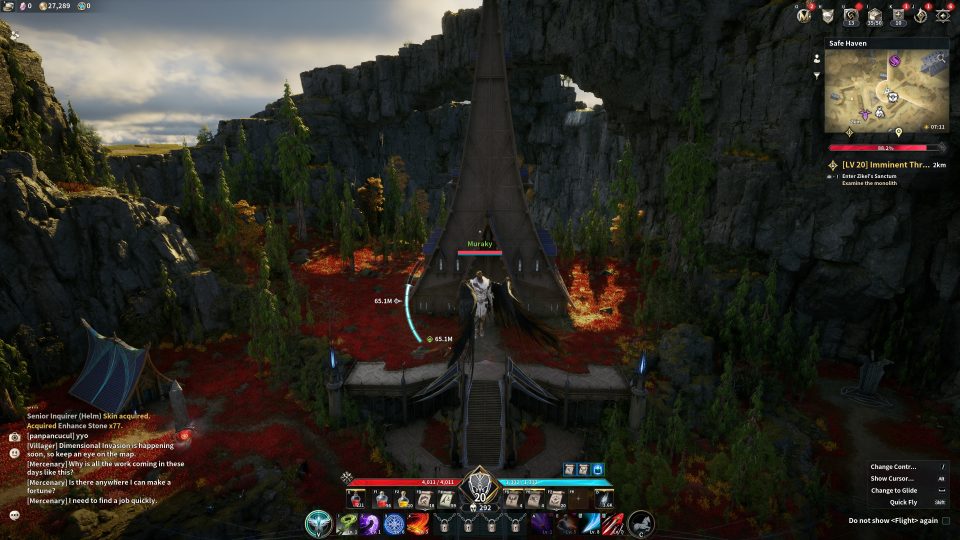Open the gold M menu icon

pyautogui.click(x=802, y=15)
